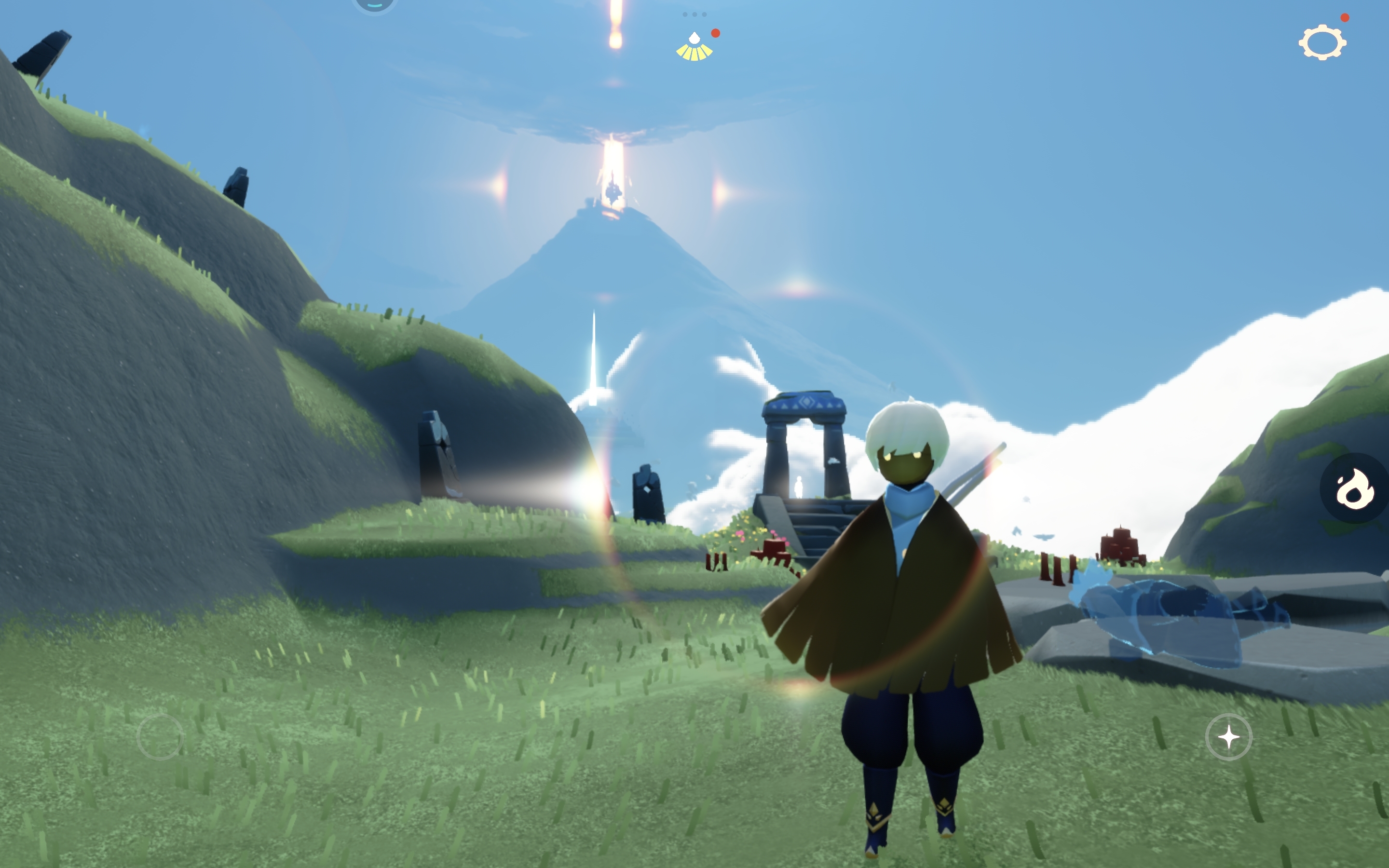The image size is (1389, 868).
Task: Select the cape winged light energy icon
Action: pos(694,47)
